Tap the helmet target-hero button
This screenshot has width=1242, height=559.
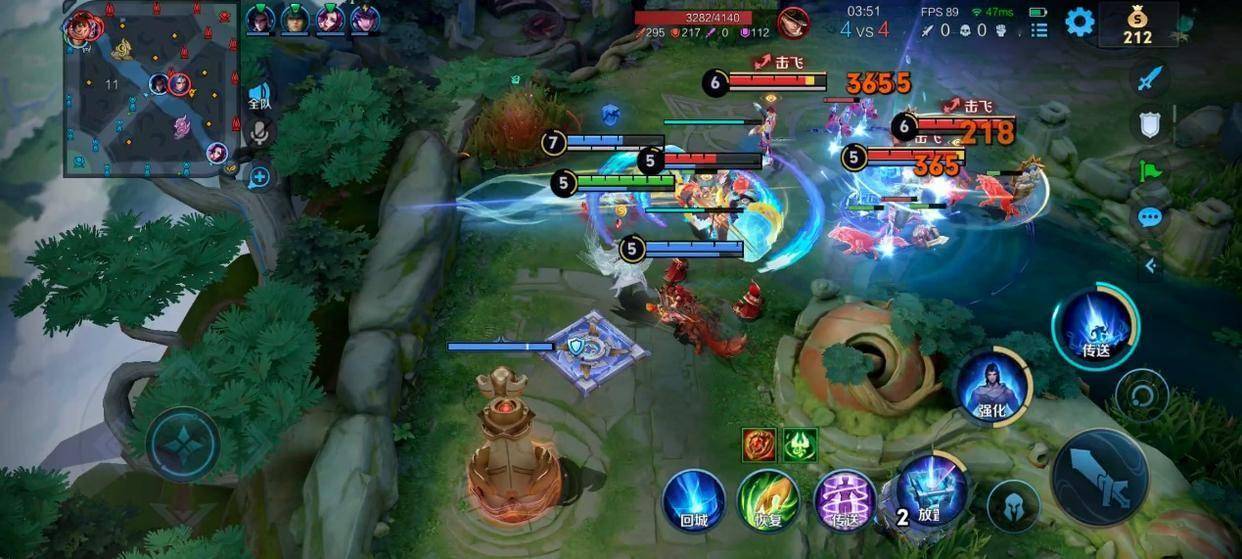[1012, 506]
